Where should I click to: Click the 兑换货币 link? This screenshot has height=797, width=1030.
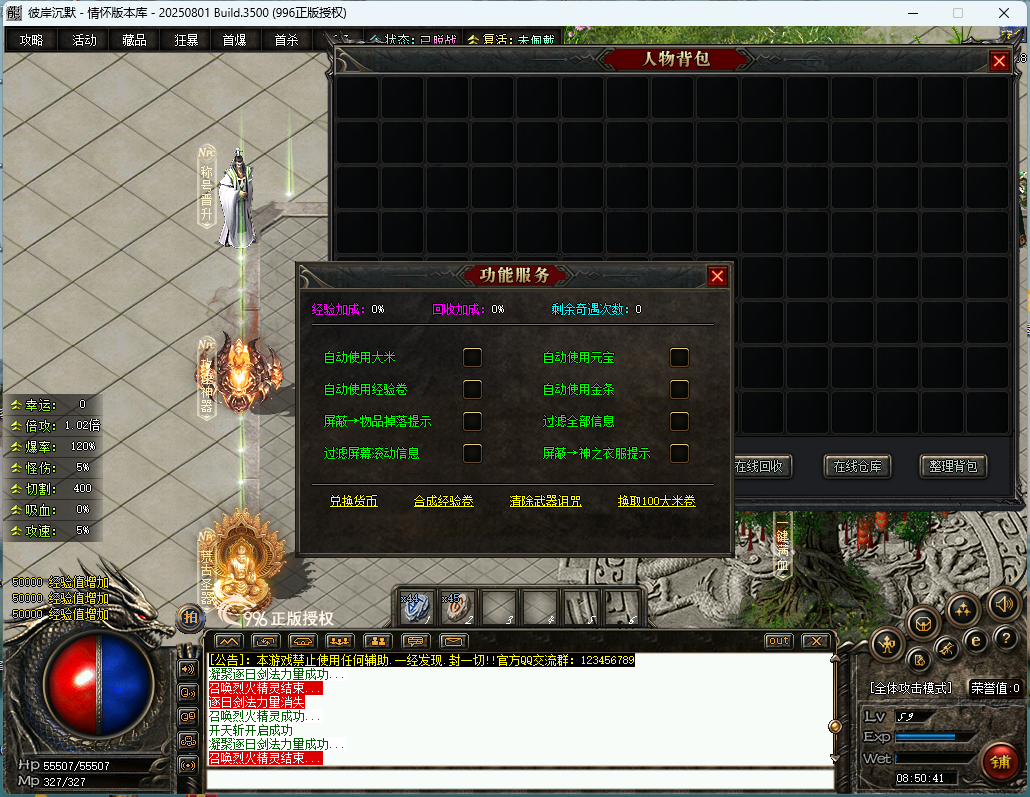(353, 501)
